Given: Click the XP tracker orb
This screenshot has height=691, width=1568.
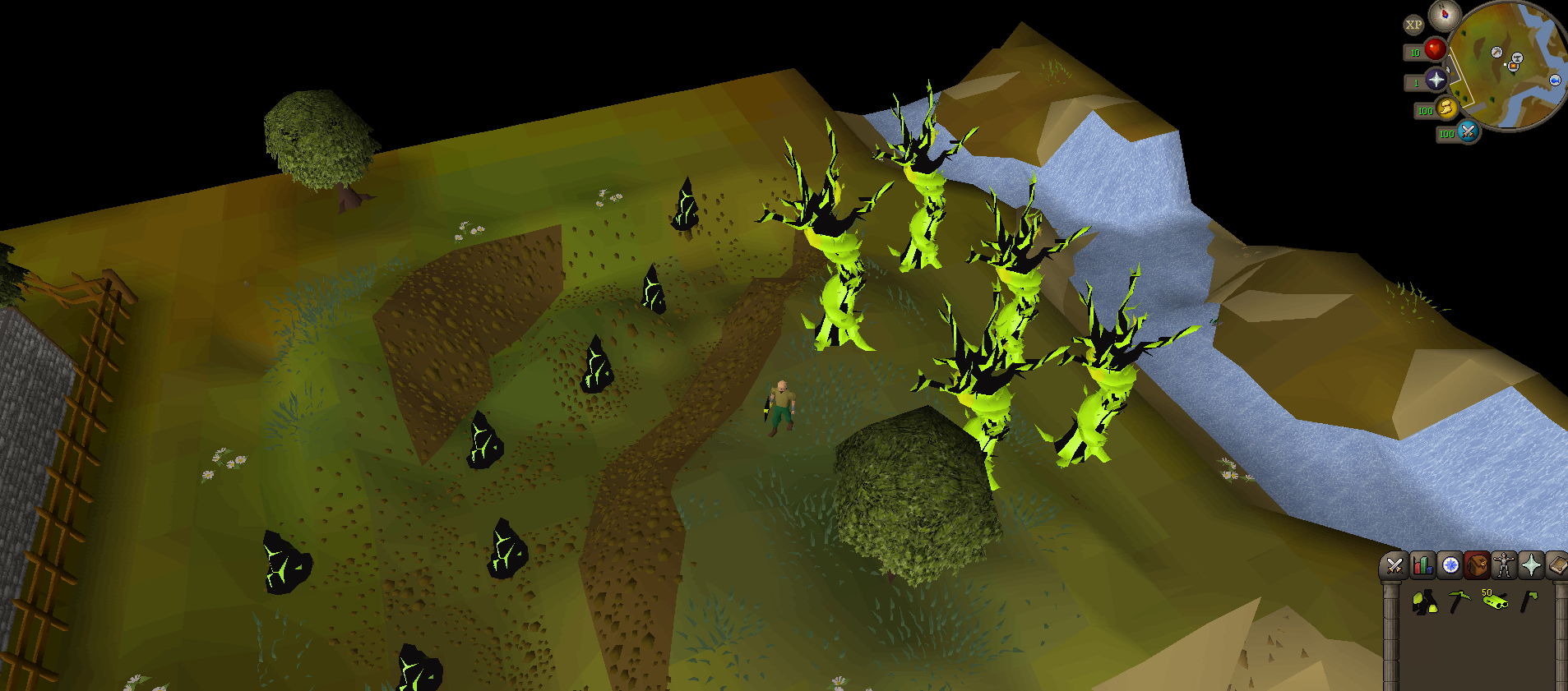Looking at the screenshot, I should pyautogui.click(x=1414, y=25).
